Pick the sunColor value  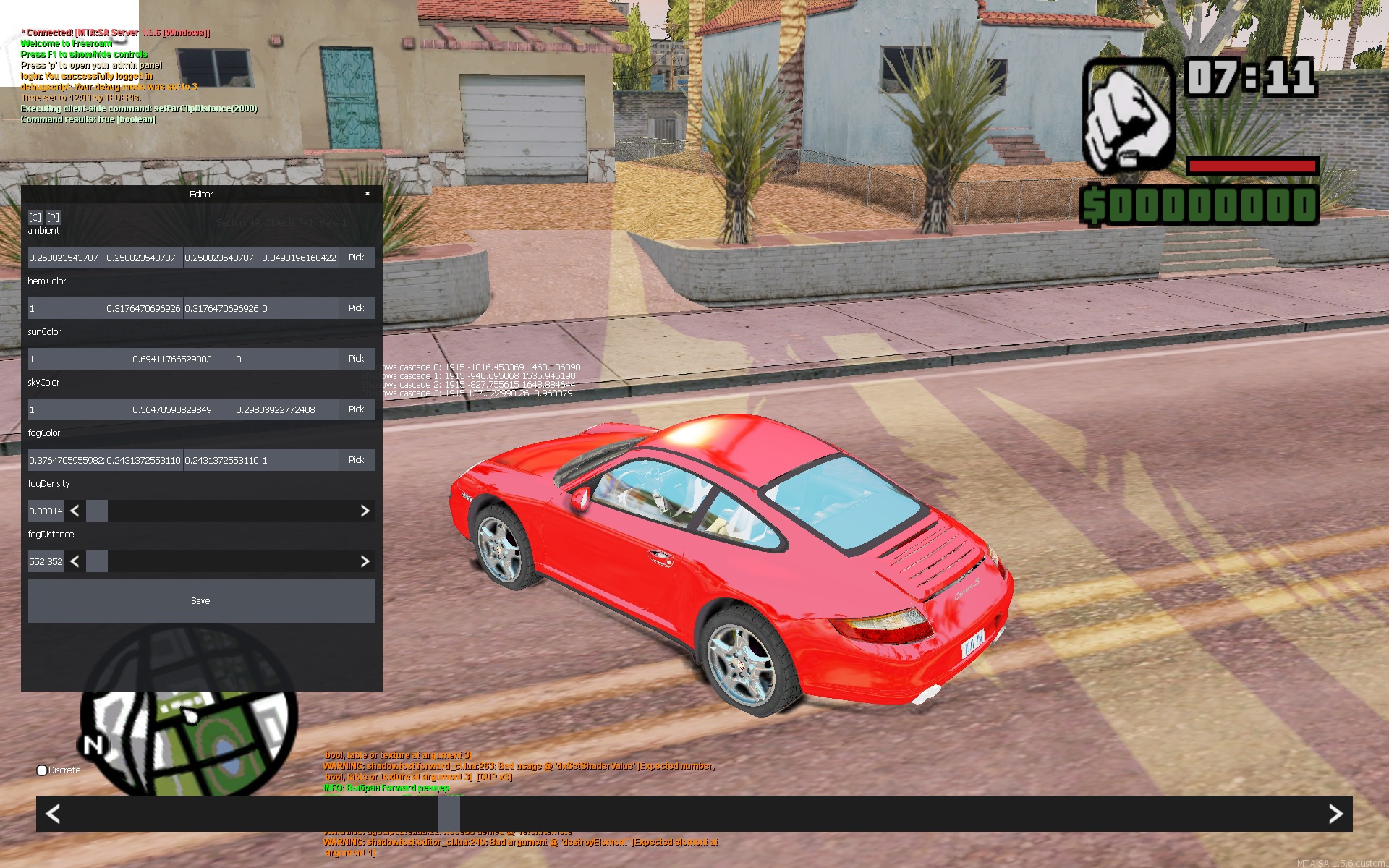[x=357, y=359]
